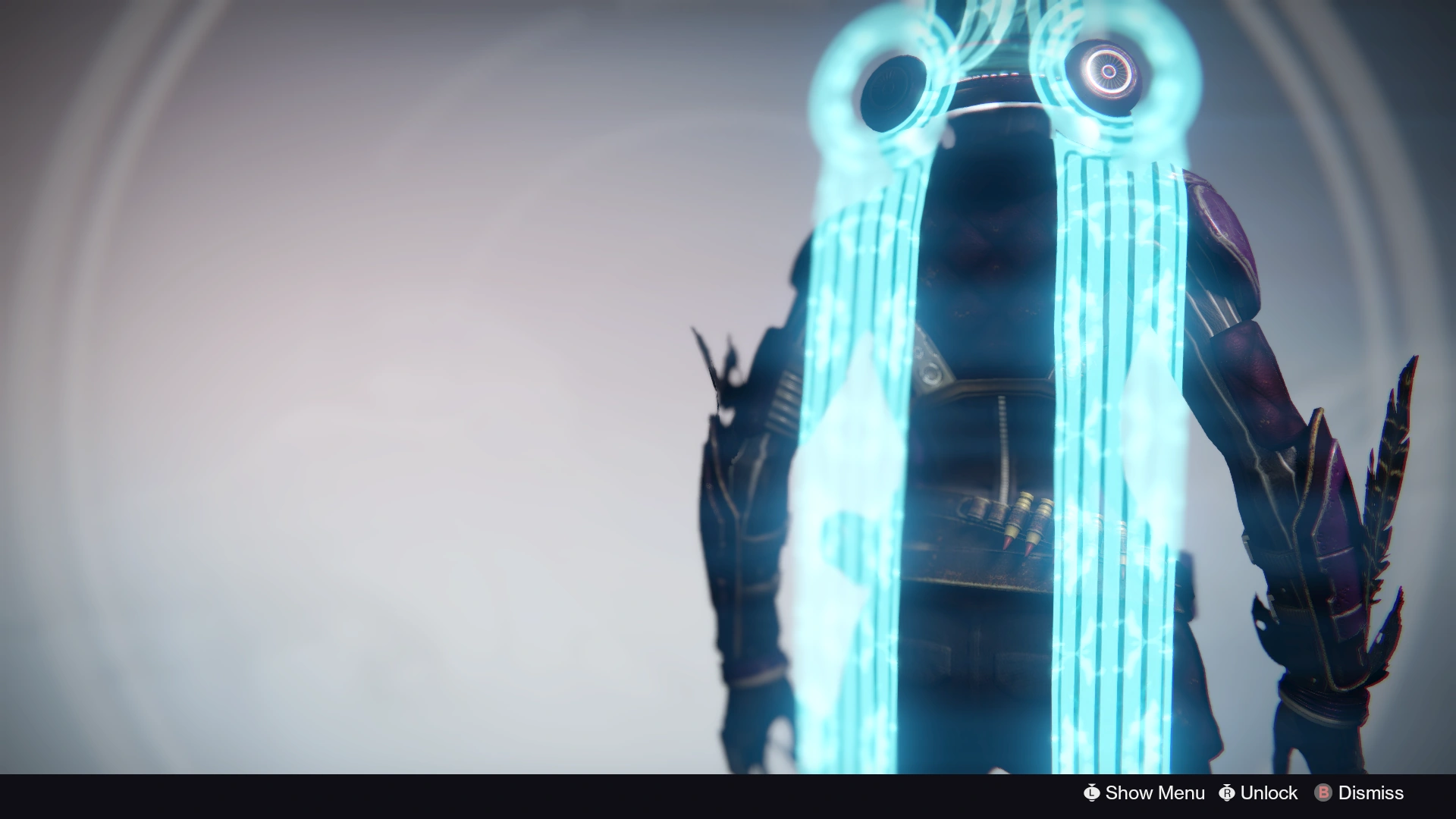
Task: Click the B button icon beside Dismiss
Action: tap(1324, 792)
